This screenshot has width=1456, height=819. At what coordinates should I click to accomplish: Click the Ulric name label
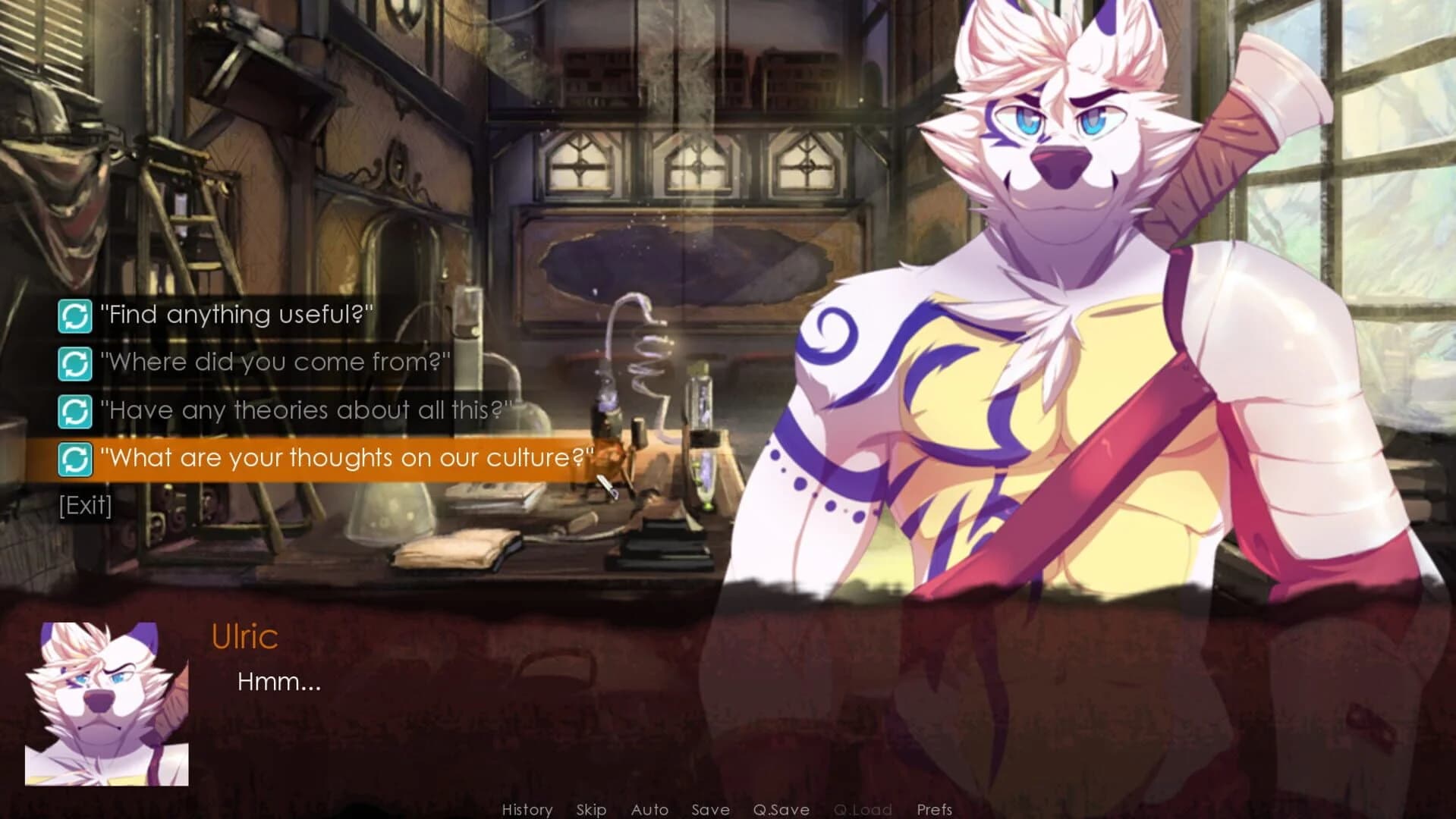244,636
